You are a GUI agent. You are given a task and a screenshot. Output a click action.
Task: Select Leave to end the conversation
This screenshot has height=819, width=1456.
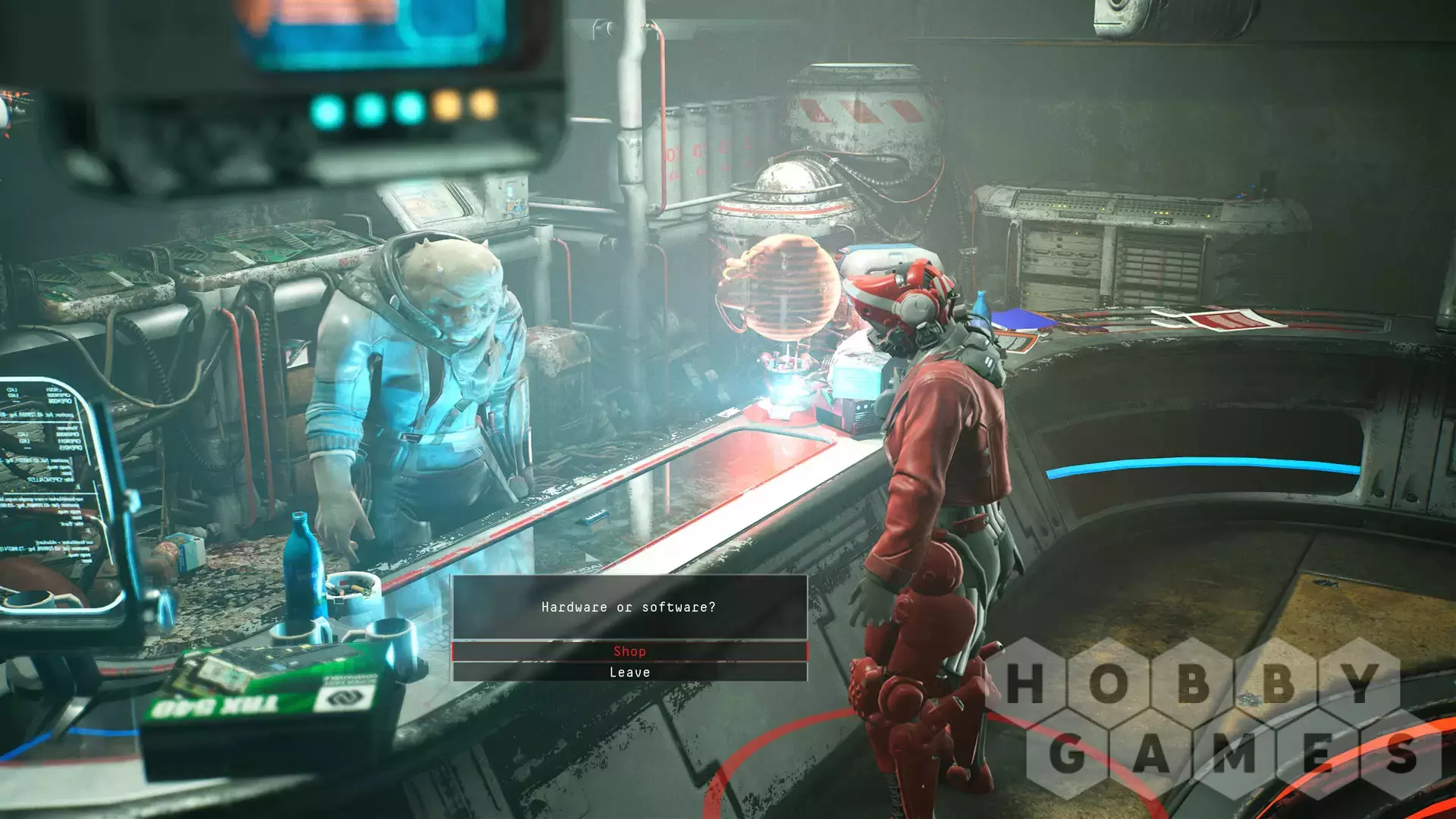coord(629,673)
